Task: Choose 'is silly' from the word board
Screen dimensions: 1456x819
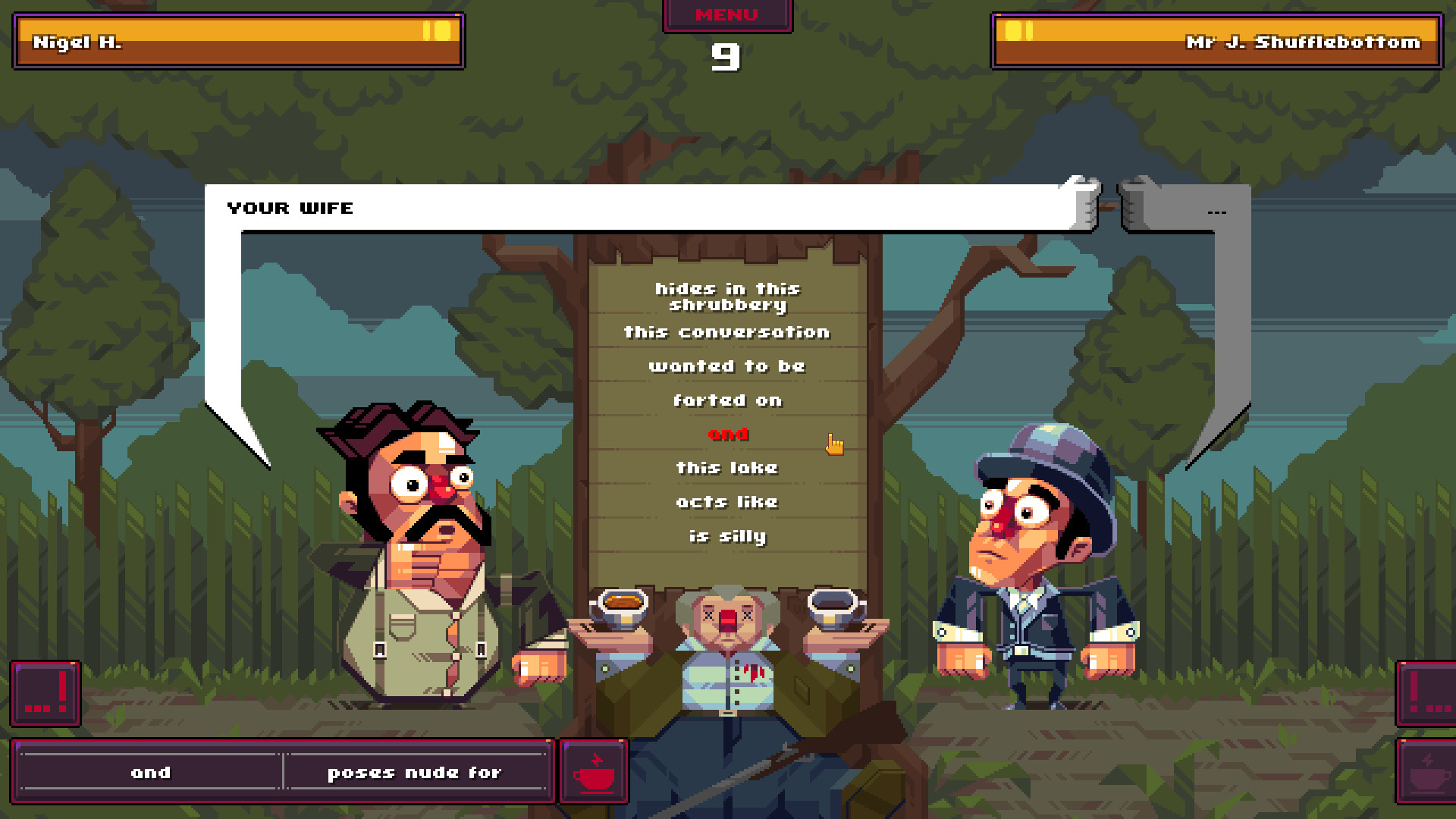Action: tap(728, 535)
